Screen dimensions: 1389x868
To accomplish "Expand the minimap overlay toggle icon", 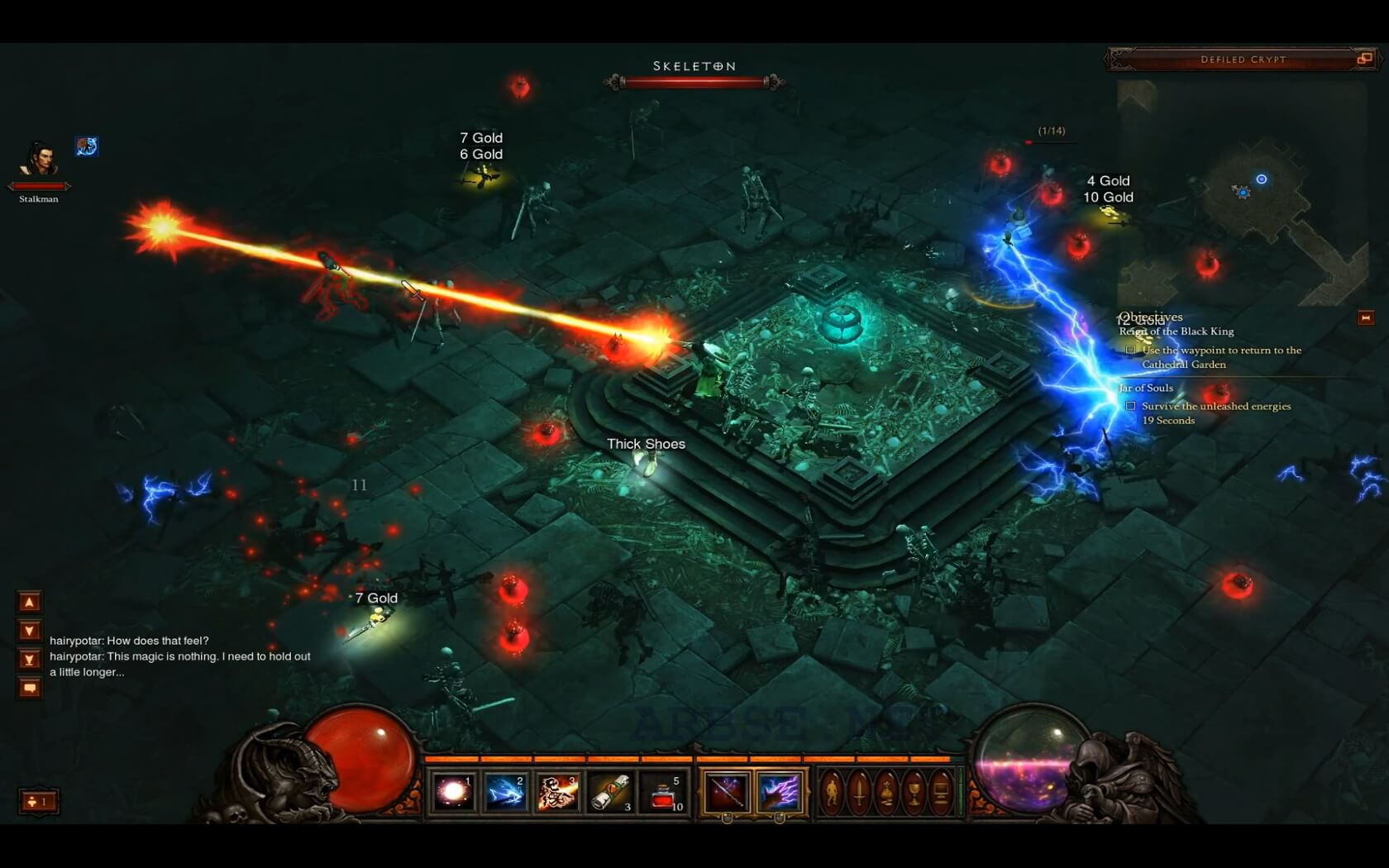I will coord(1361,60).
